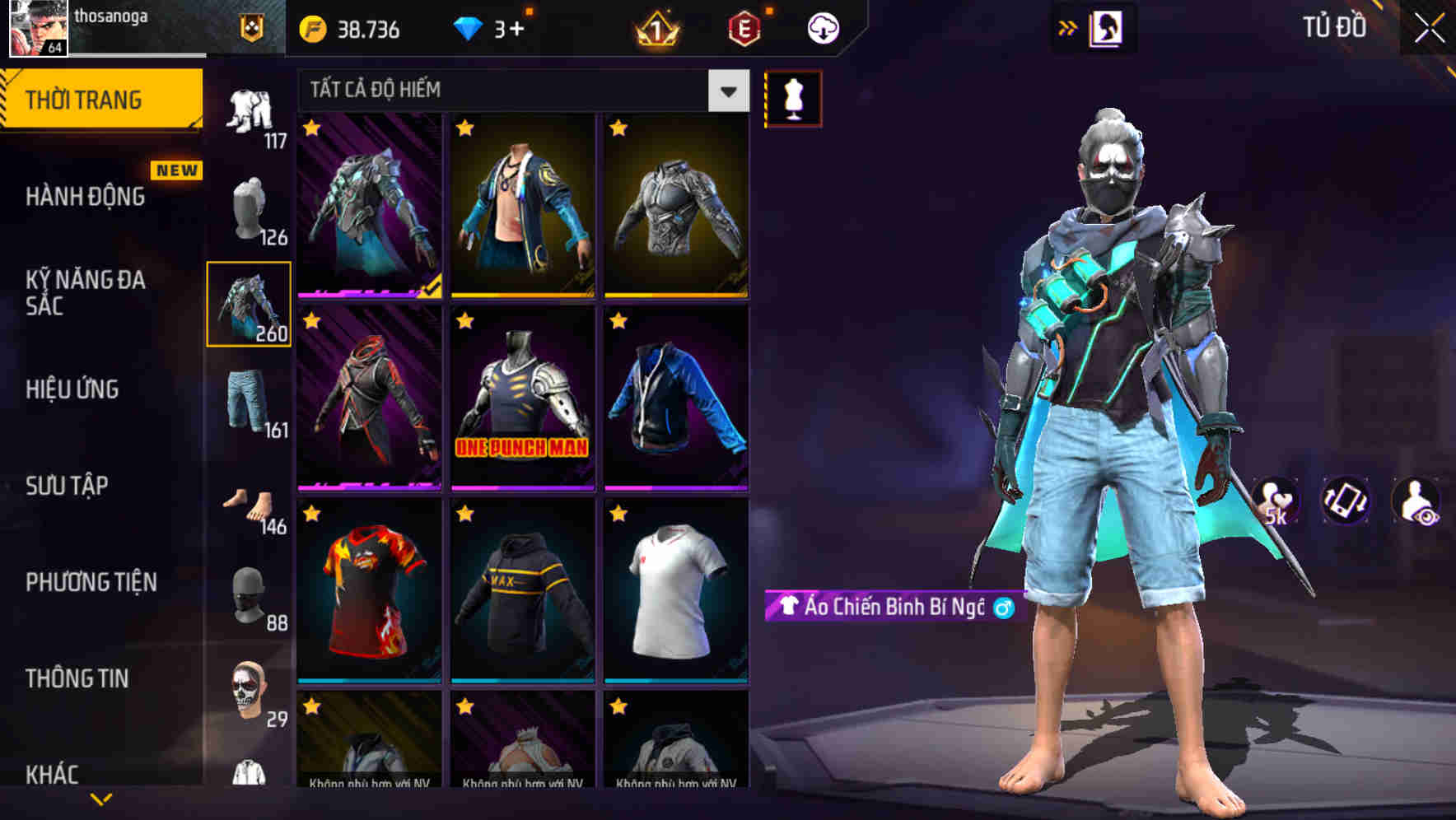Open the SƯU TẬP section
This screenshot has height=820, width=1456.
coord(68,487)
